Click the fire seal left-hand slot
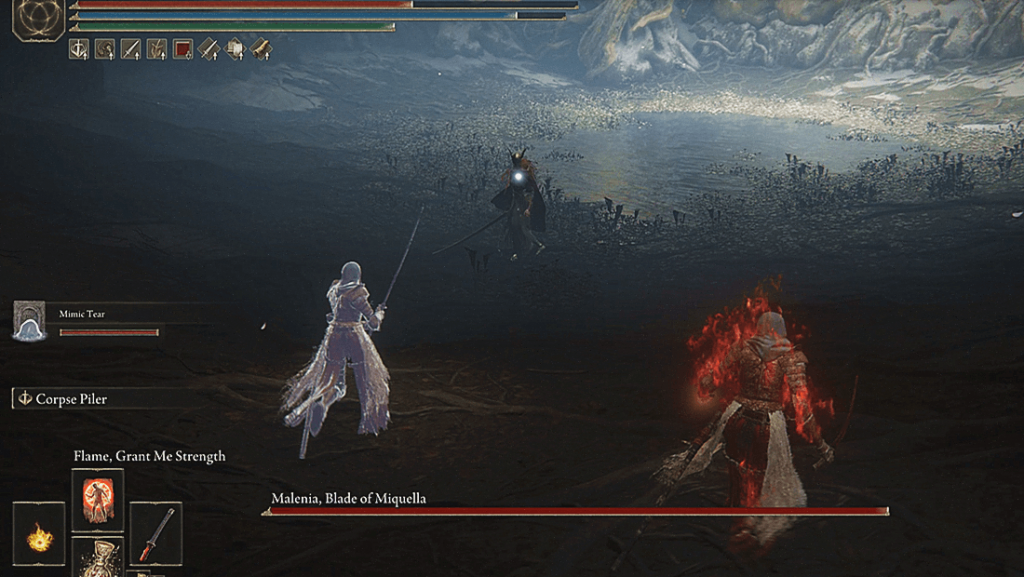The width and height of the screenshot is (1024, 577). (39, 534)
